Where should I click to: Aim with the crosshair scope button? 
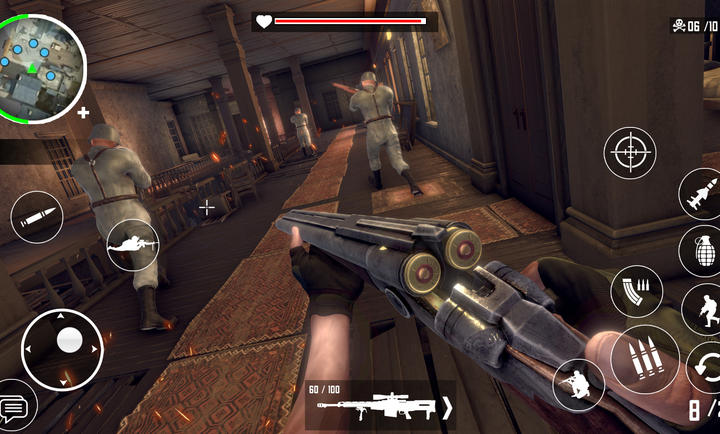point(630,152)
